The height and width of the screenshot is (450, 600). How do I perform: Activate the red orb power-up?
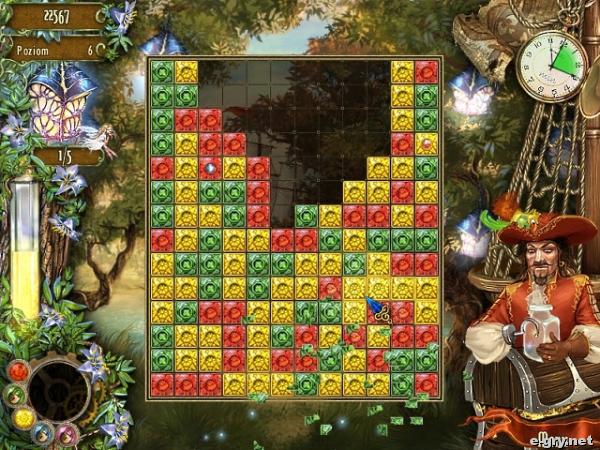[x=18, y=372]
